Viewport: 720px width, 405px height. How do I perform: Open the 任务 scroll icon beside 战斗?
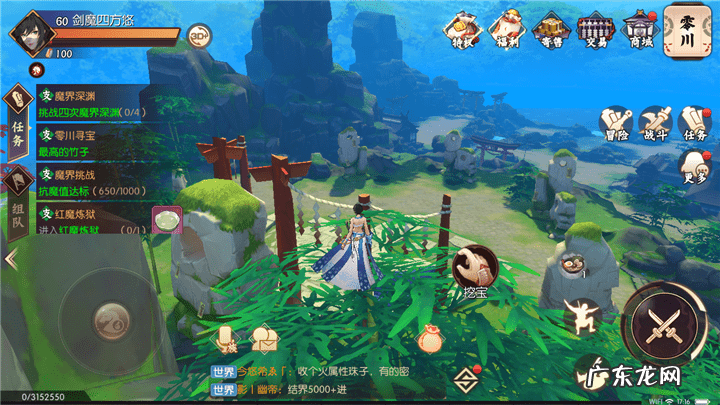(x=693, y=125)
